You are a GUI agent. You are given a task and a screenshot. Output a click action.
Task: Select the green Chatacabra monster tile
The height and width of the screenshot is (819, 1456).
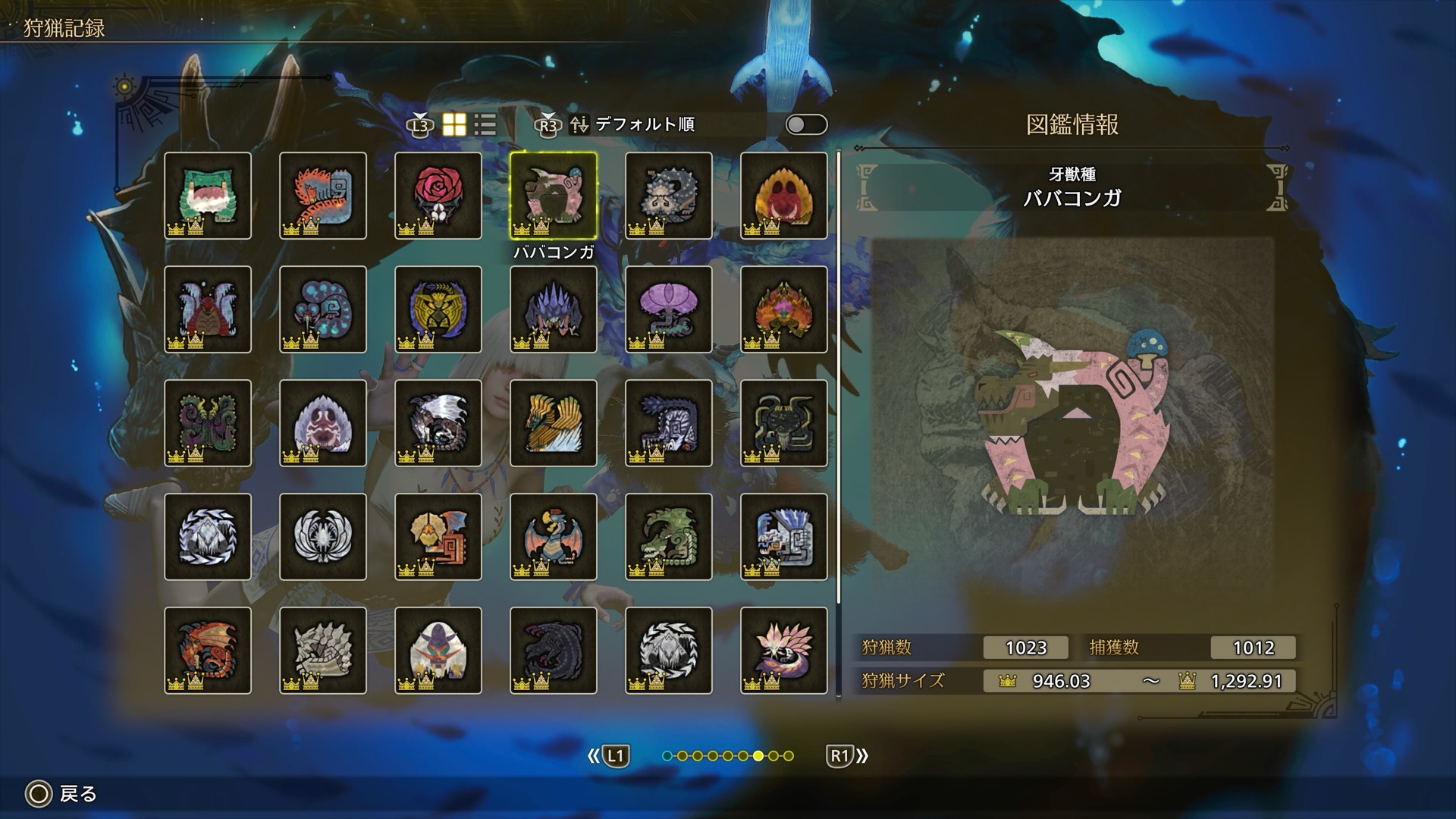point(208,196)
